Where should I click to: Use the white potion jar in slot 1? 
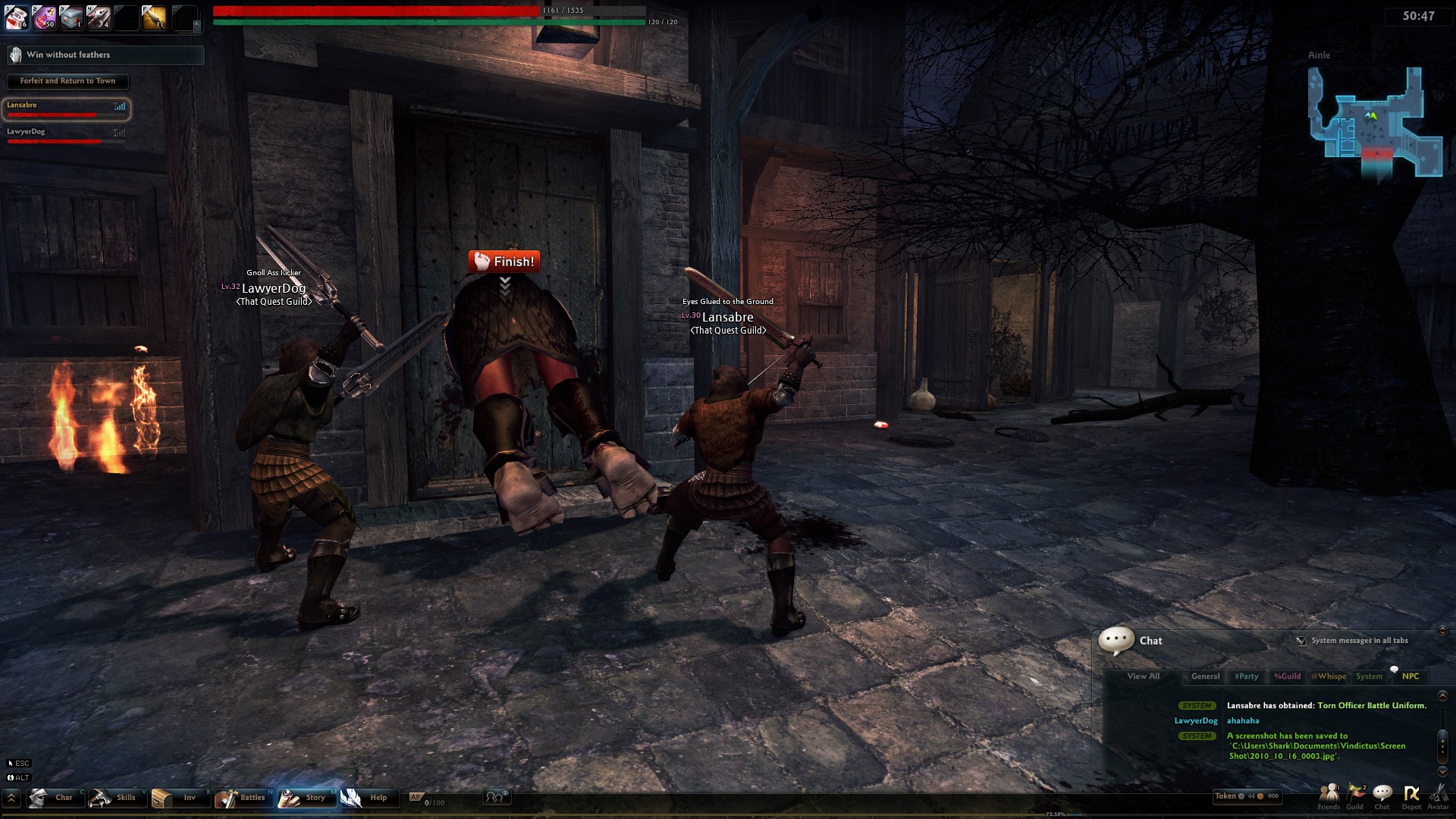pos(17,17)
